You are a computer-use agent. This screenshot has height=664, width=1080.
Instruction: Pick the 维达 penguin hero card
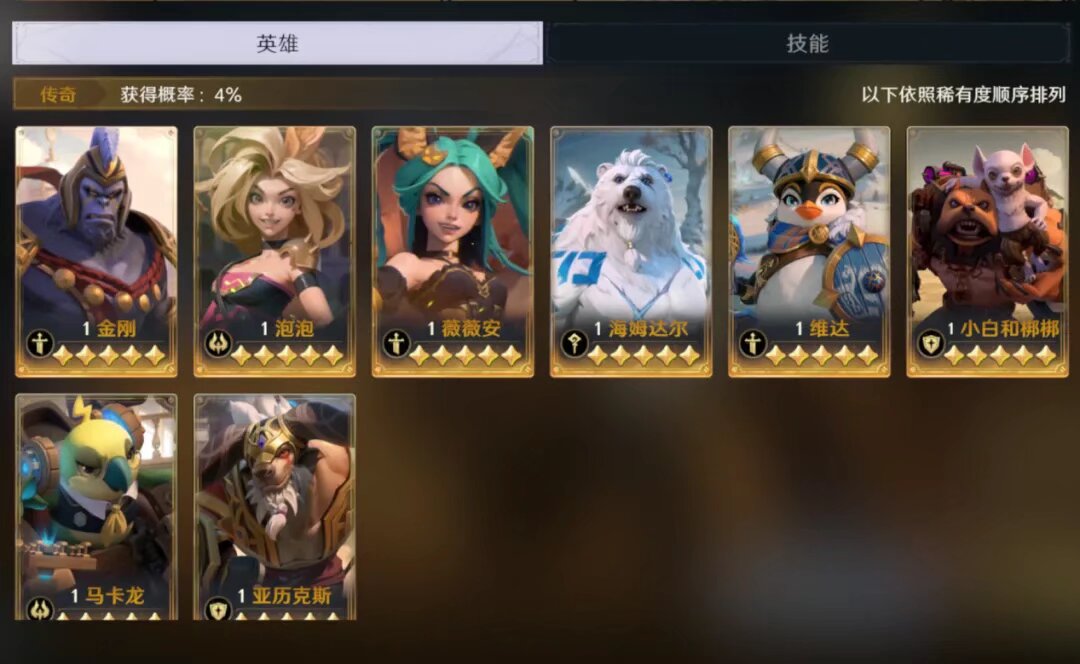pos(809,250)
